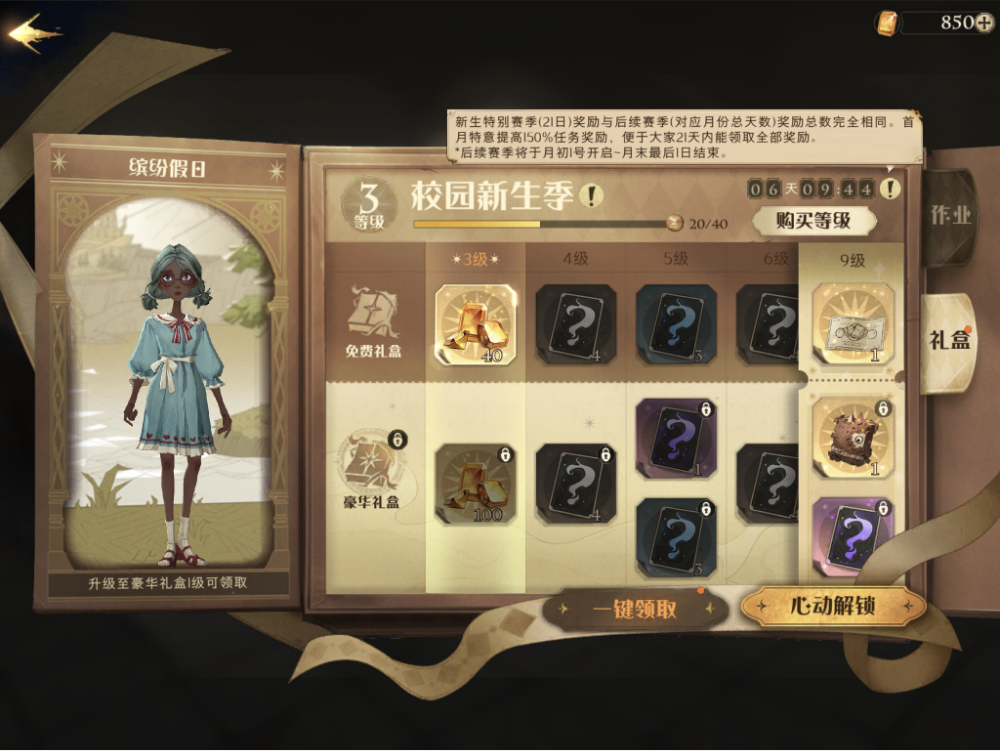Image resolution: width=1000 pixels, height=751 pixels.
Task: Select the level 9 purple mystery card reward
Action: point(853,535)
